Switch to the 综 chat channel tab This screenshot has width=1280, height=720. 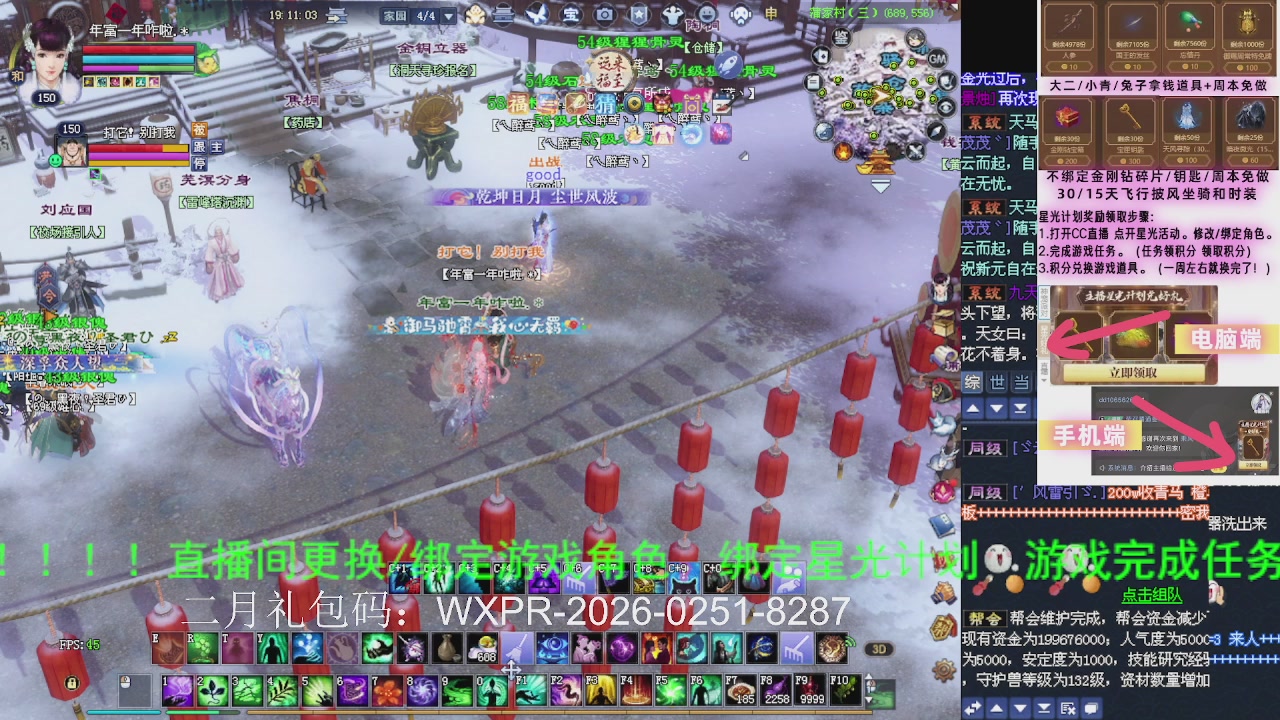(x=972, y=382)
